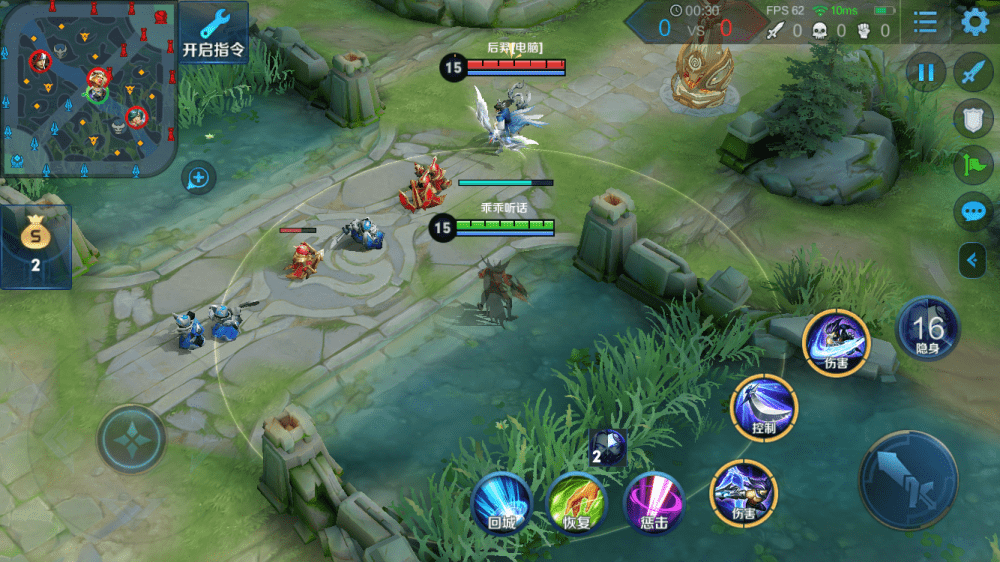Tap the blue sword attack signal

973,72
